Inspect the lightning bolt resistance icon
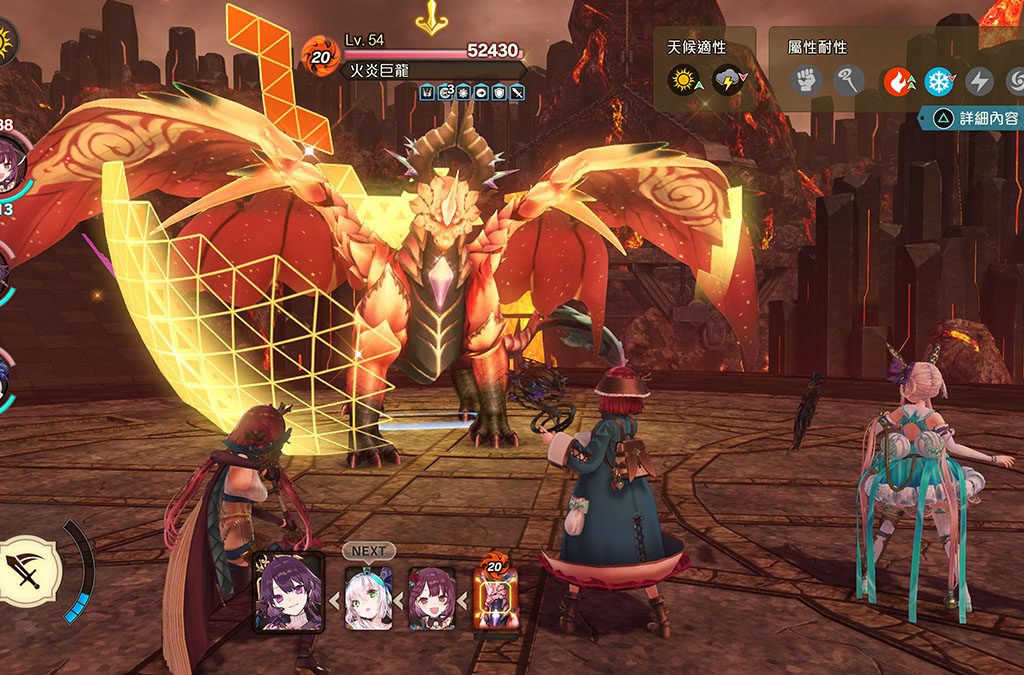 tap(979, 79)
